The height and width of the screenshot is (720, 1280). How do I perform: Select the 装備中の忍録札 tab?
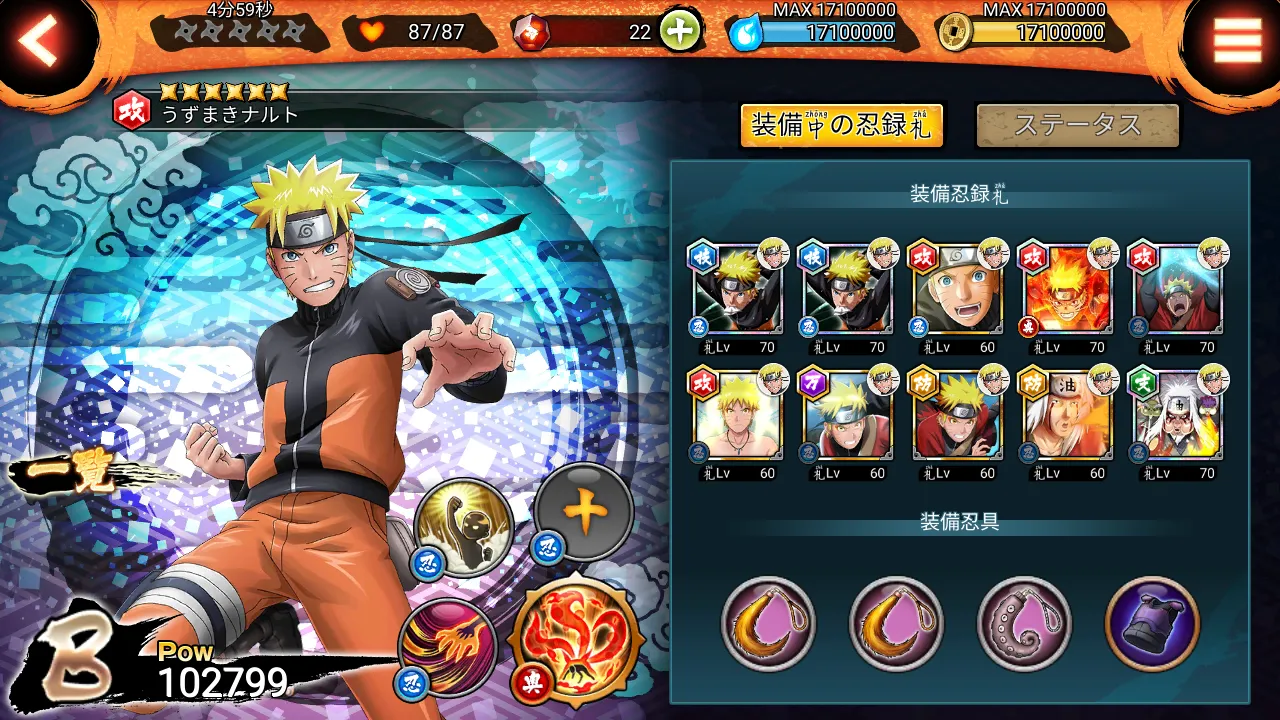pyautogui.click(x=841, y=126)
